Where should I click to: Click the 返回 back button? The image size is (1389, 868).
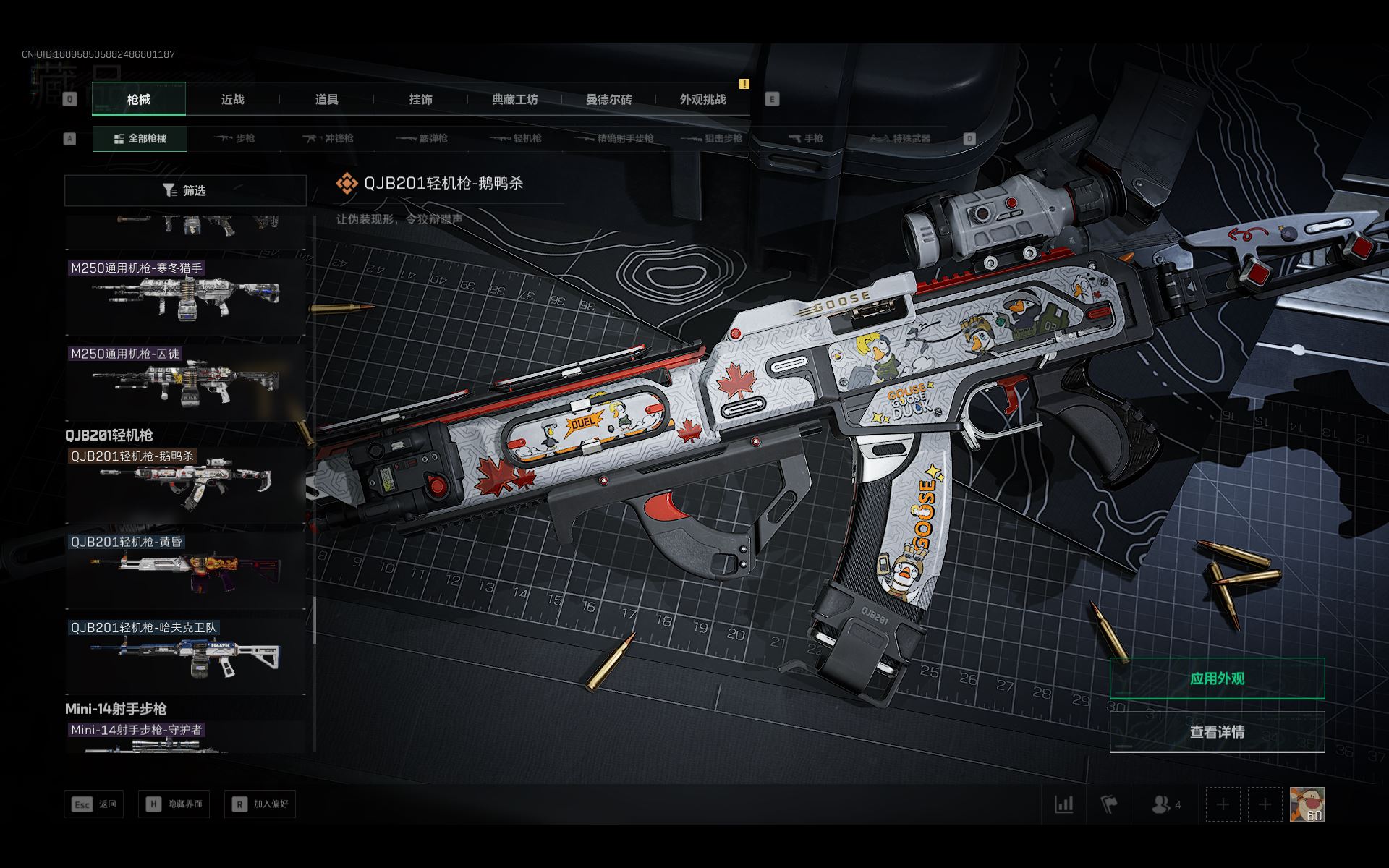coord(94,804)
